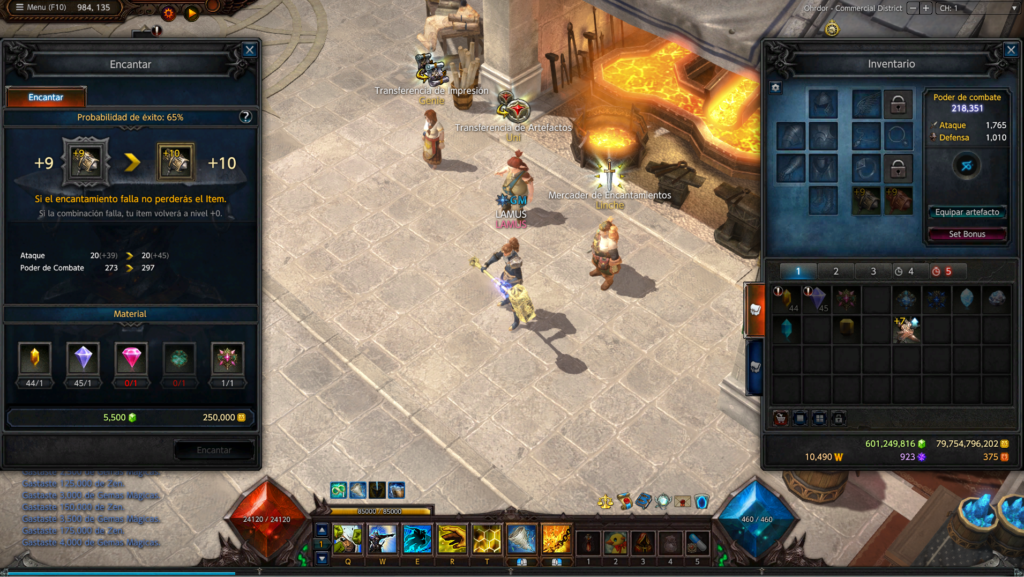Switch to inventory bag tab 3

873,271
